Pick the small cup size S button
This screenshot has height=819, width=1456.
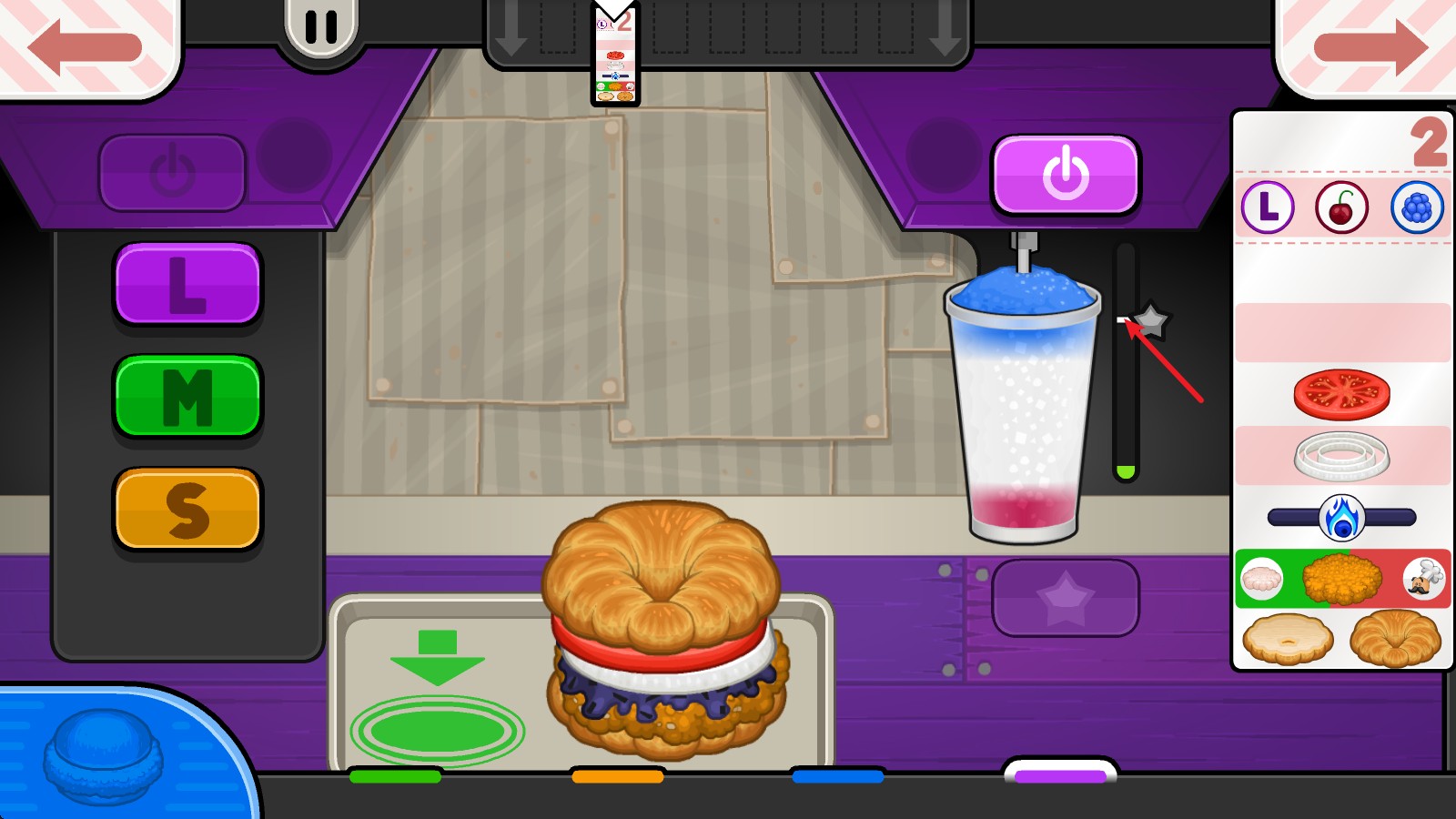[x=187, y=510]
